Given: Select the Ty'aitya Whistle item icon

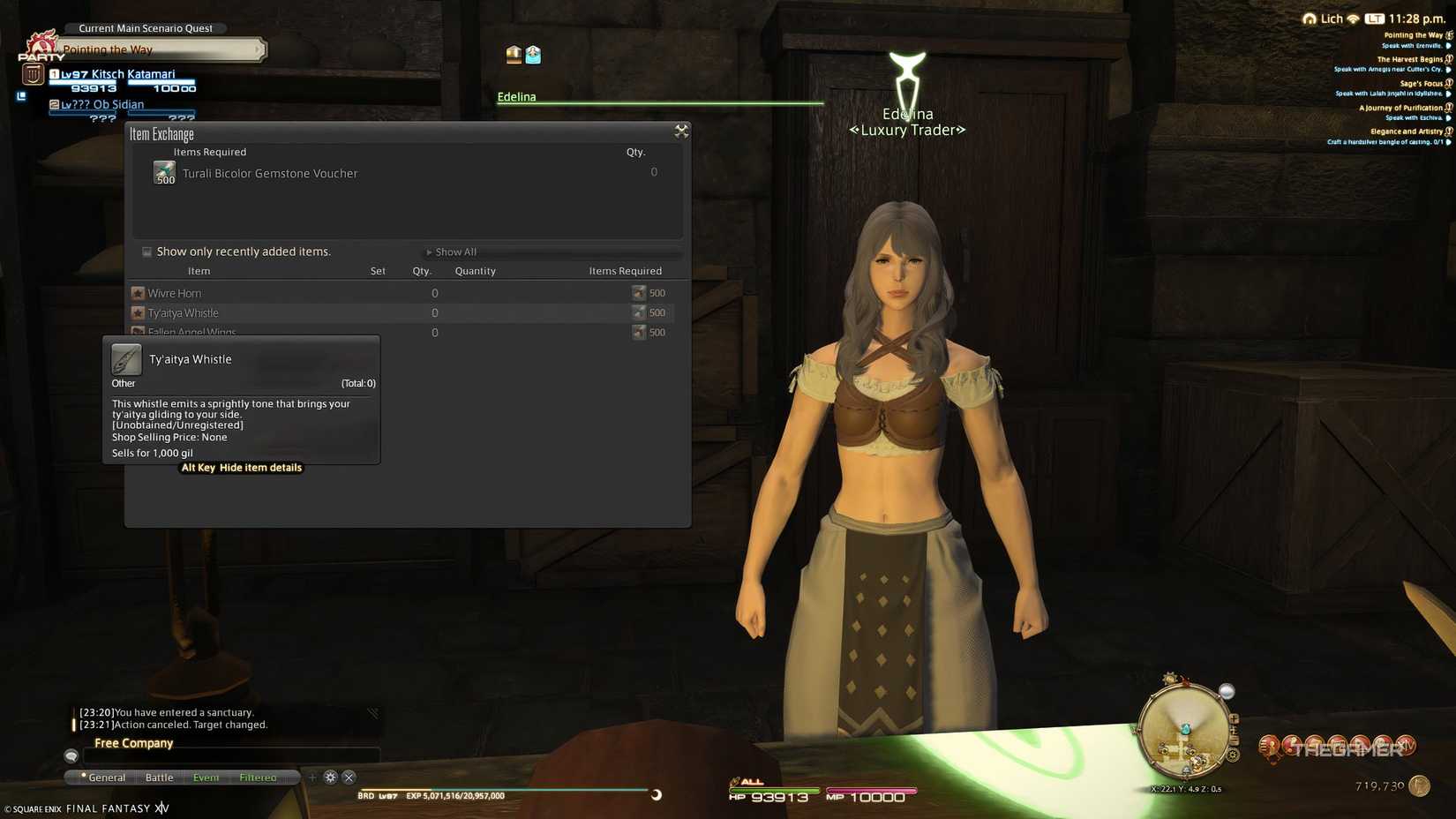Looking at the screenshot, I should coord(125,358).
